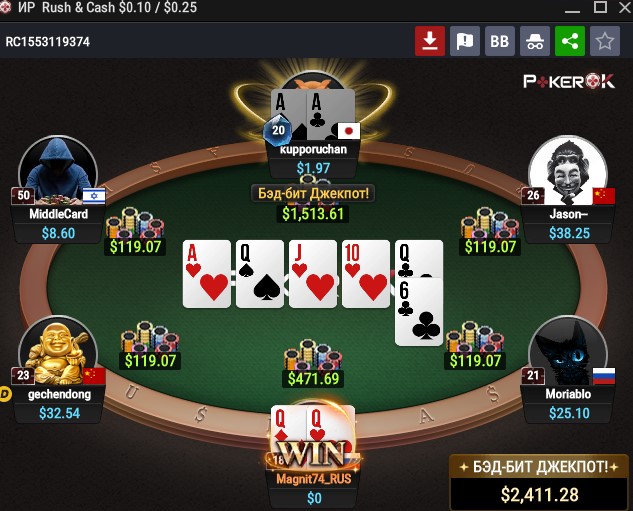Screen dimensions: 633x511
Task: Select gechendong's golden Buddha avatar
Action: (x=58, y=353)
